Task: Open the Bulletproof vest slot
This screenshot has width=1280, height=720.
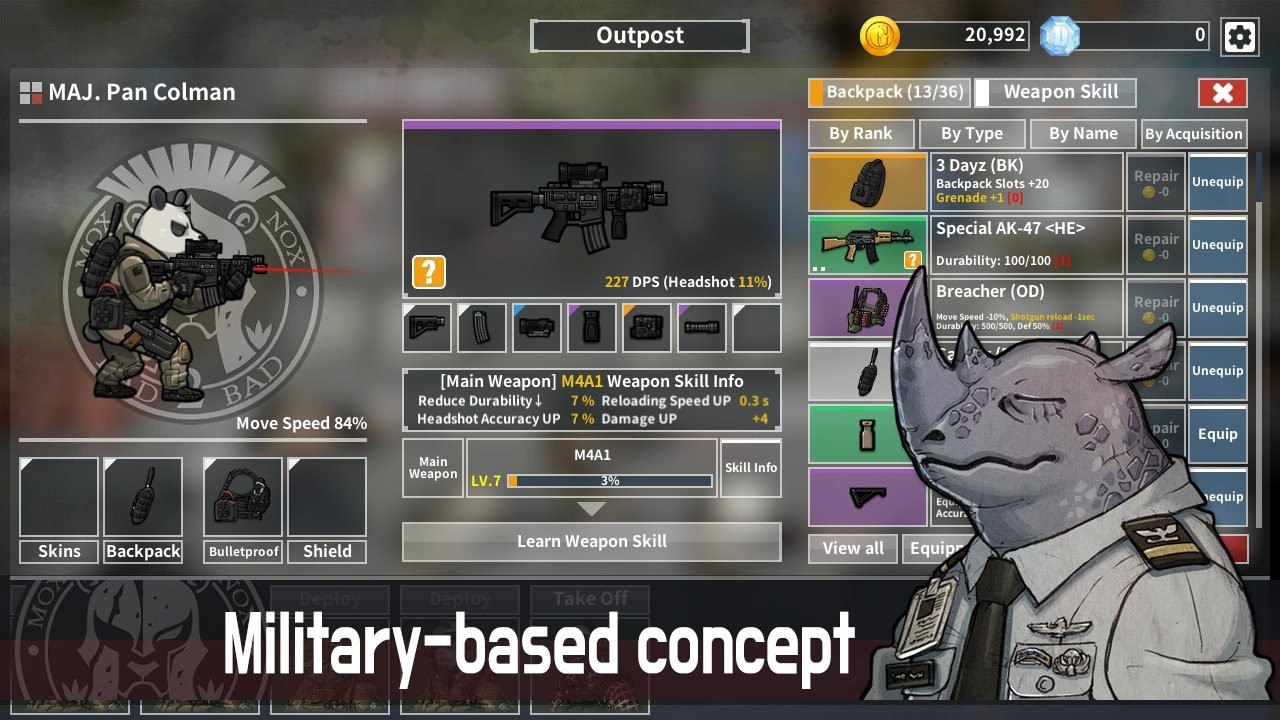Action: pyautogui.click(x=243, y=498)
